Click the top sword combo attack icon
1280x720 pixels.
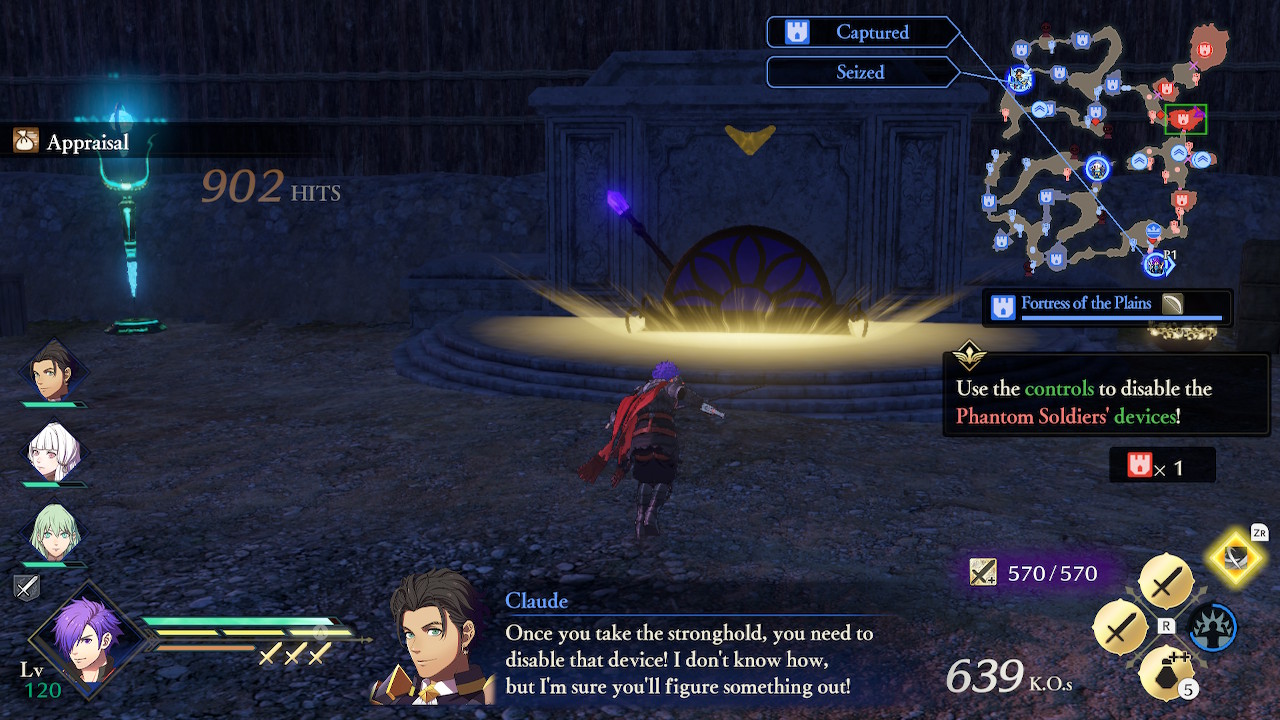point(1166,581)
